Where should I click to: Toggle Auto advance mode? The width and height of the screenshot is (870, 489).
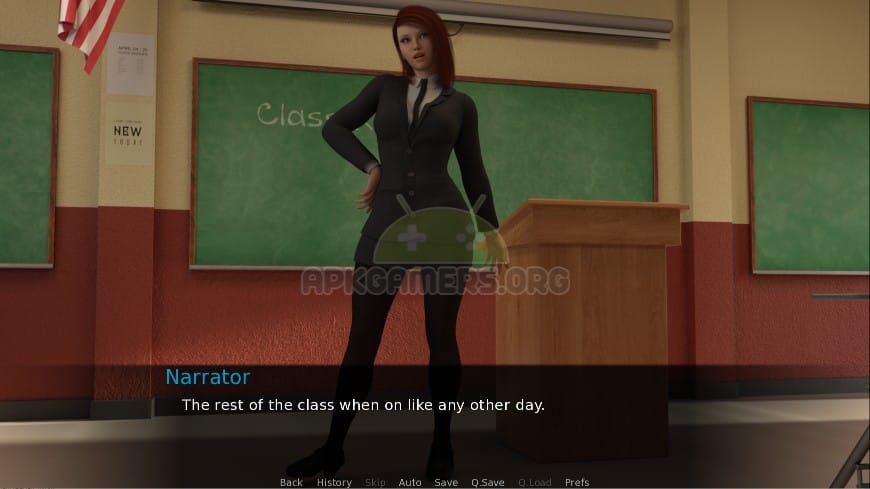tap(410, 482)
